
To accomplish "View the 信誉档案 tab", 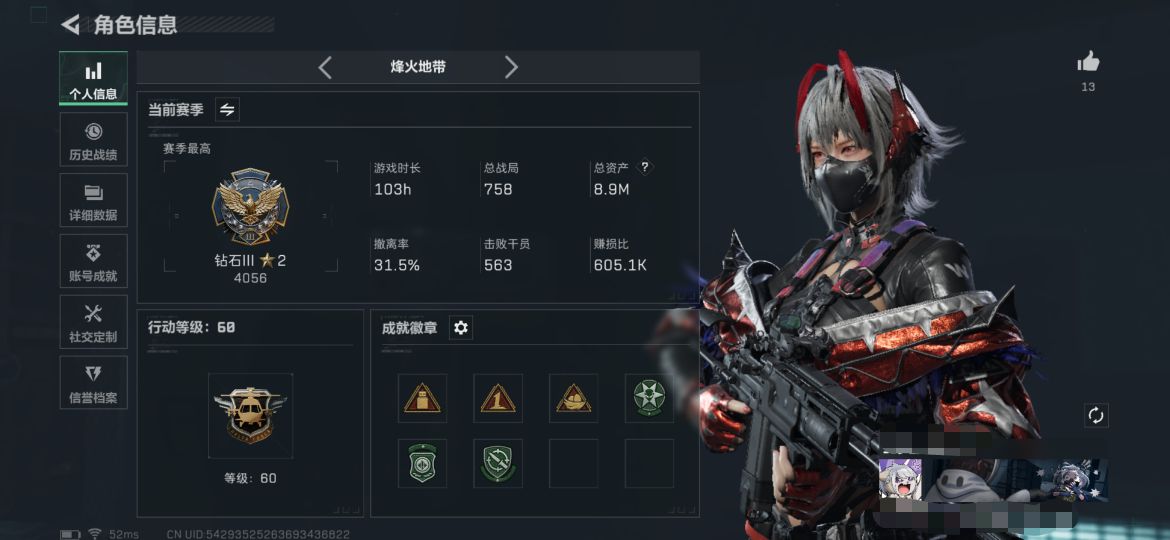I will pos(93,383).
